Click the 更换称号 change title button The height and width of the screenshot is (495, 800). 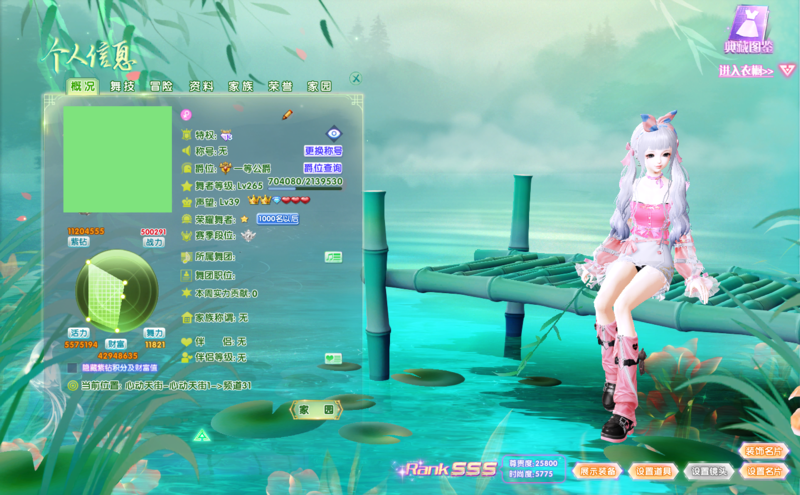pos(323,151)
